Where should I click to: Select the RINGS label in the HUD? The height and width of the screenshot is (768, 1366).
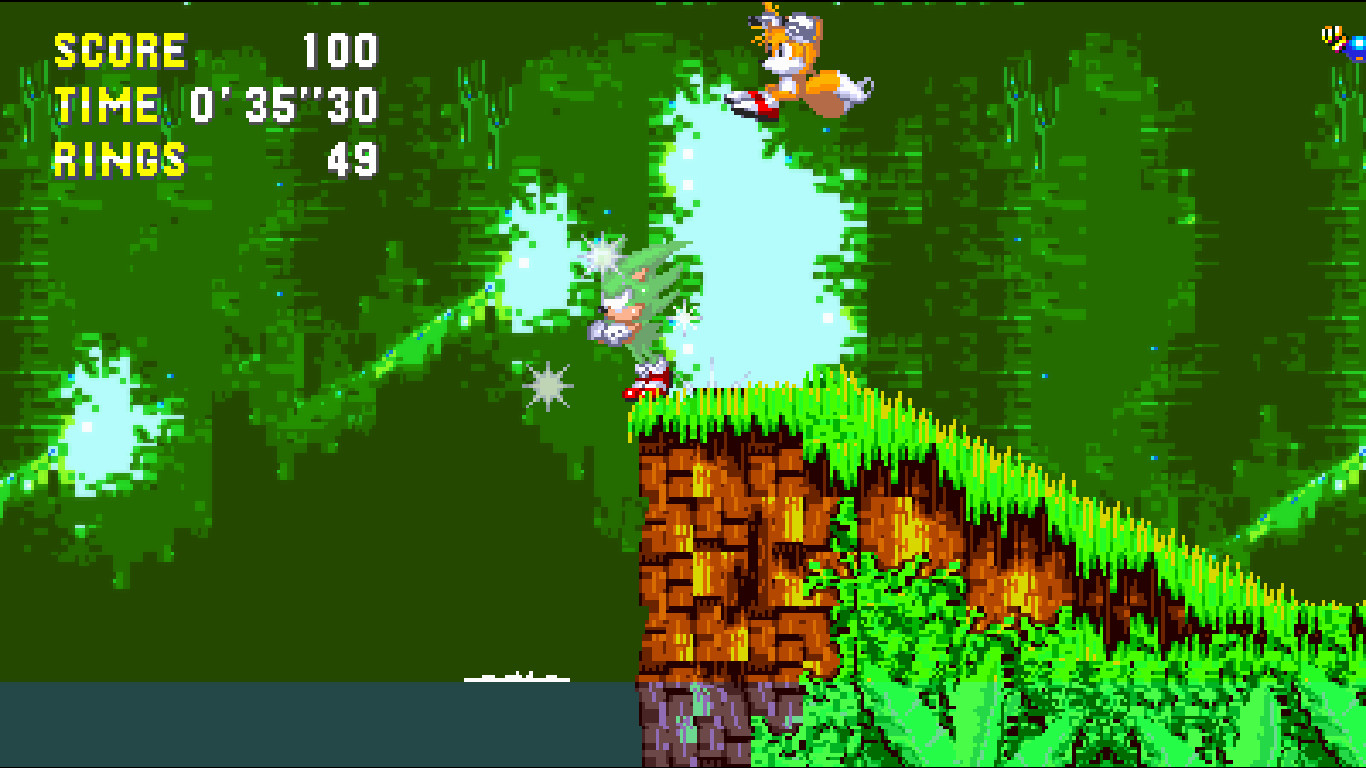tap(118, 155)
